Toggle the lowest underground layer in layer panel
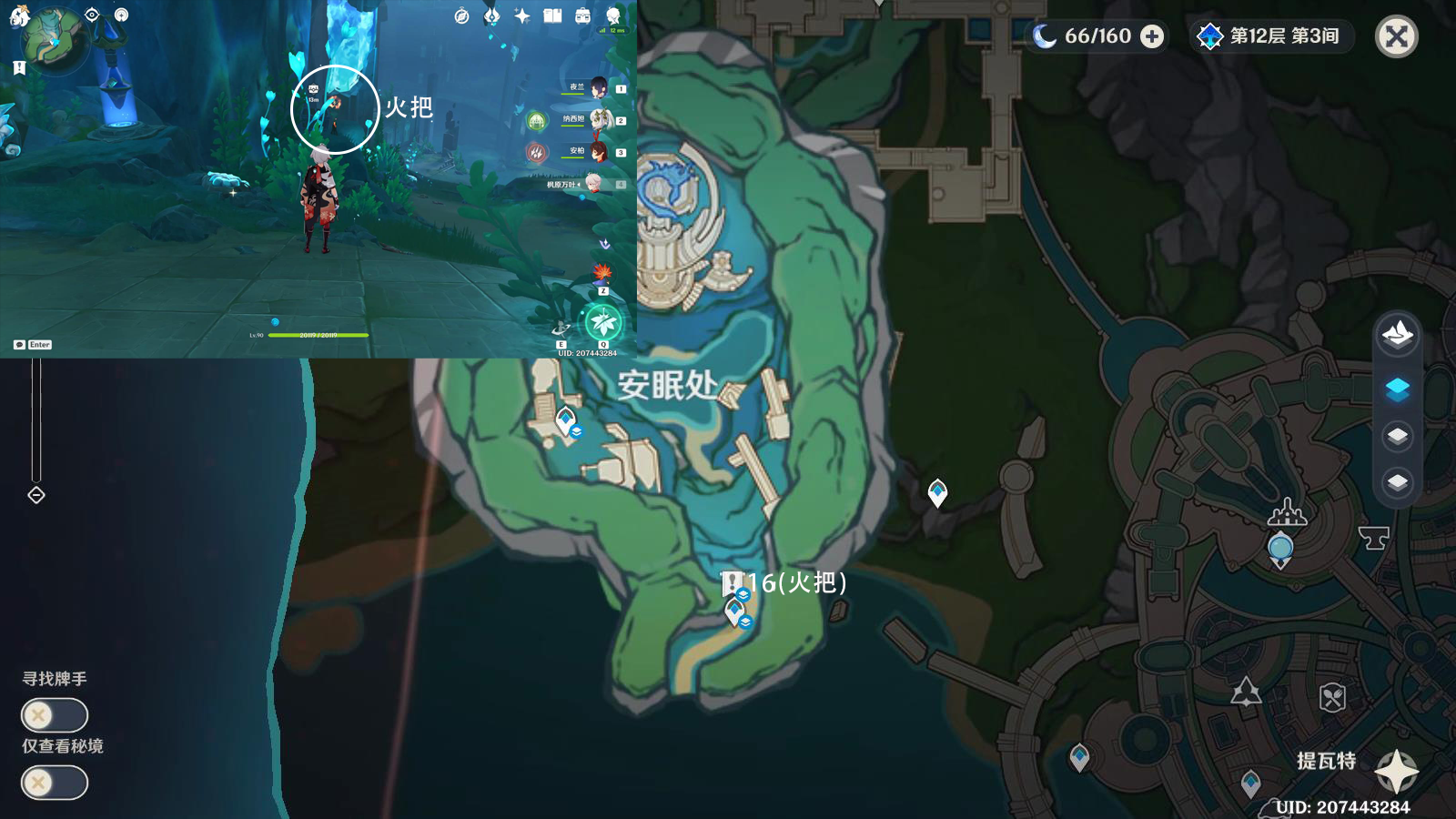 point(1399,480)
